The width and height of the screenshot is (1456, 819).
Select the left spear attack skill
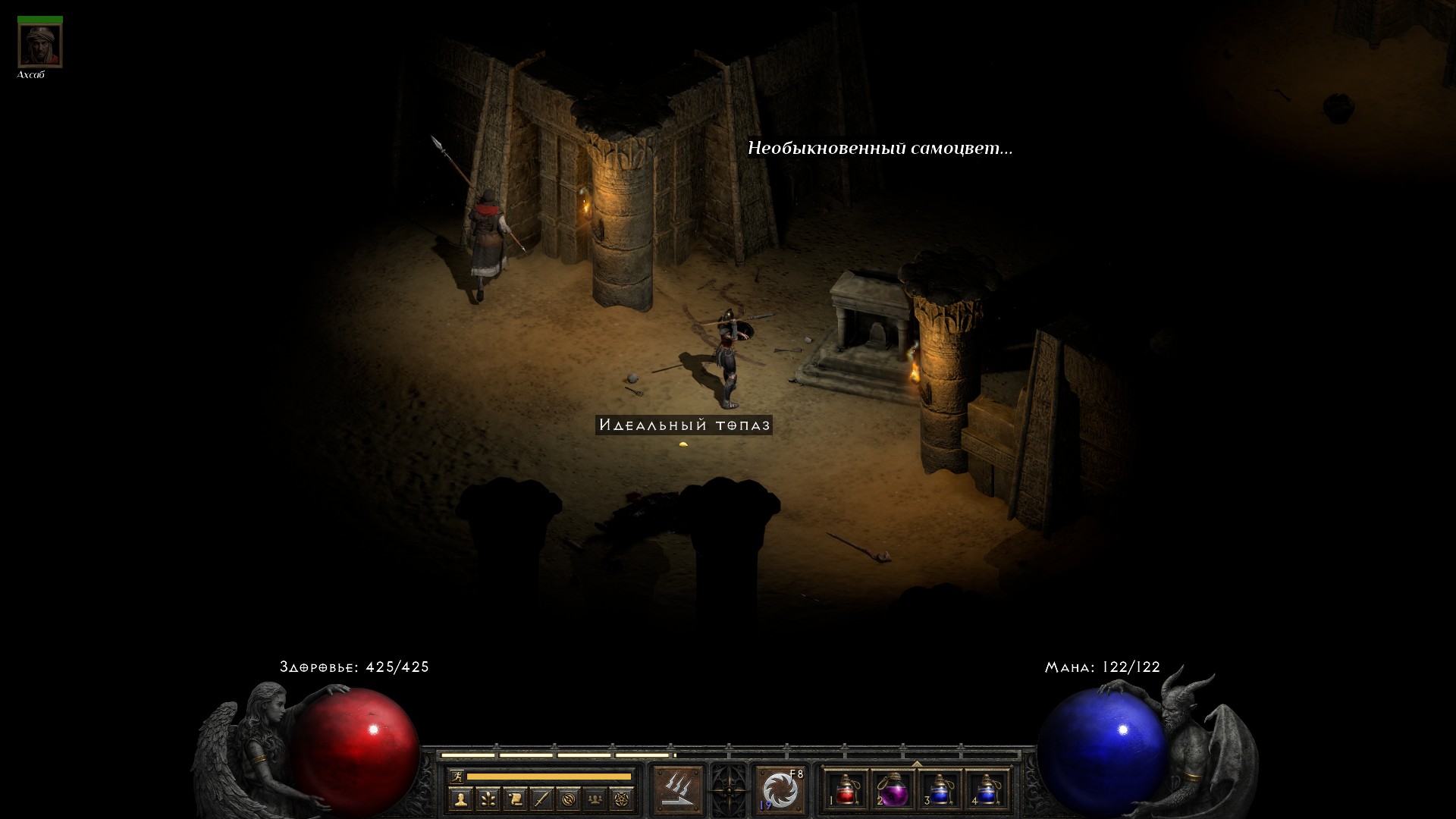pos(677,789)
